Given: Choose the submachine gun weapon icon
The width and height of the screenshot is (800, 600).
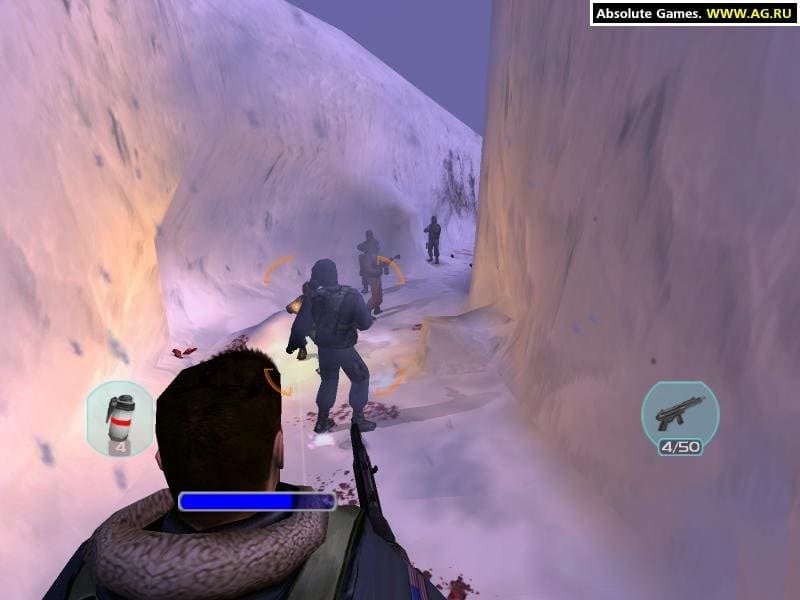Looking at the screenshot, I should [x=680, y=412].
